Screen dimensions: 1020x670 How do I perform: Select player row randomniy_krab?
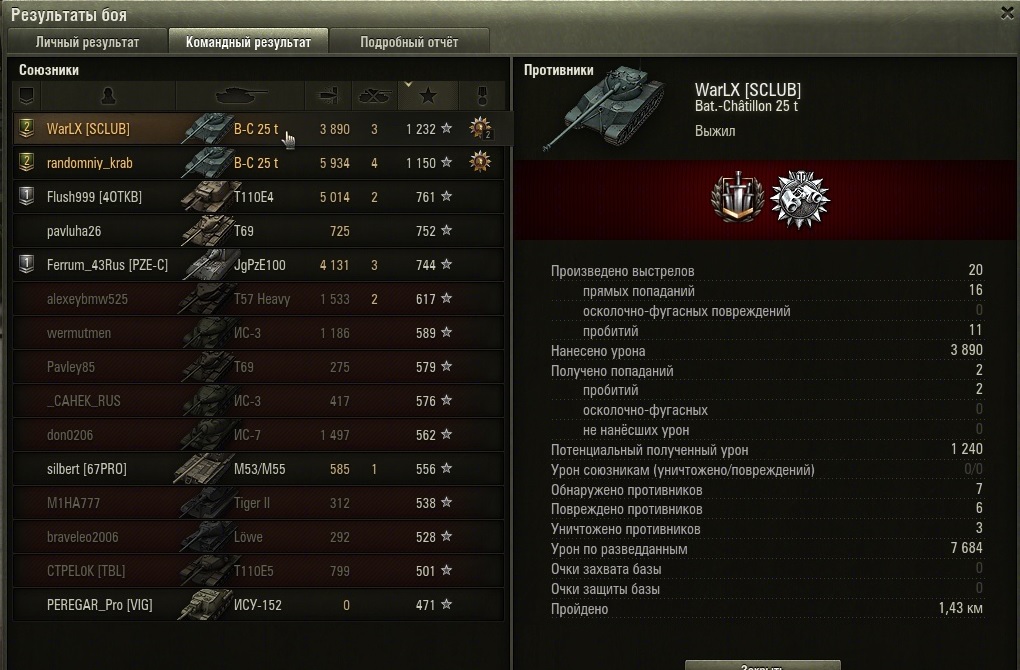[90, 163]
